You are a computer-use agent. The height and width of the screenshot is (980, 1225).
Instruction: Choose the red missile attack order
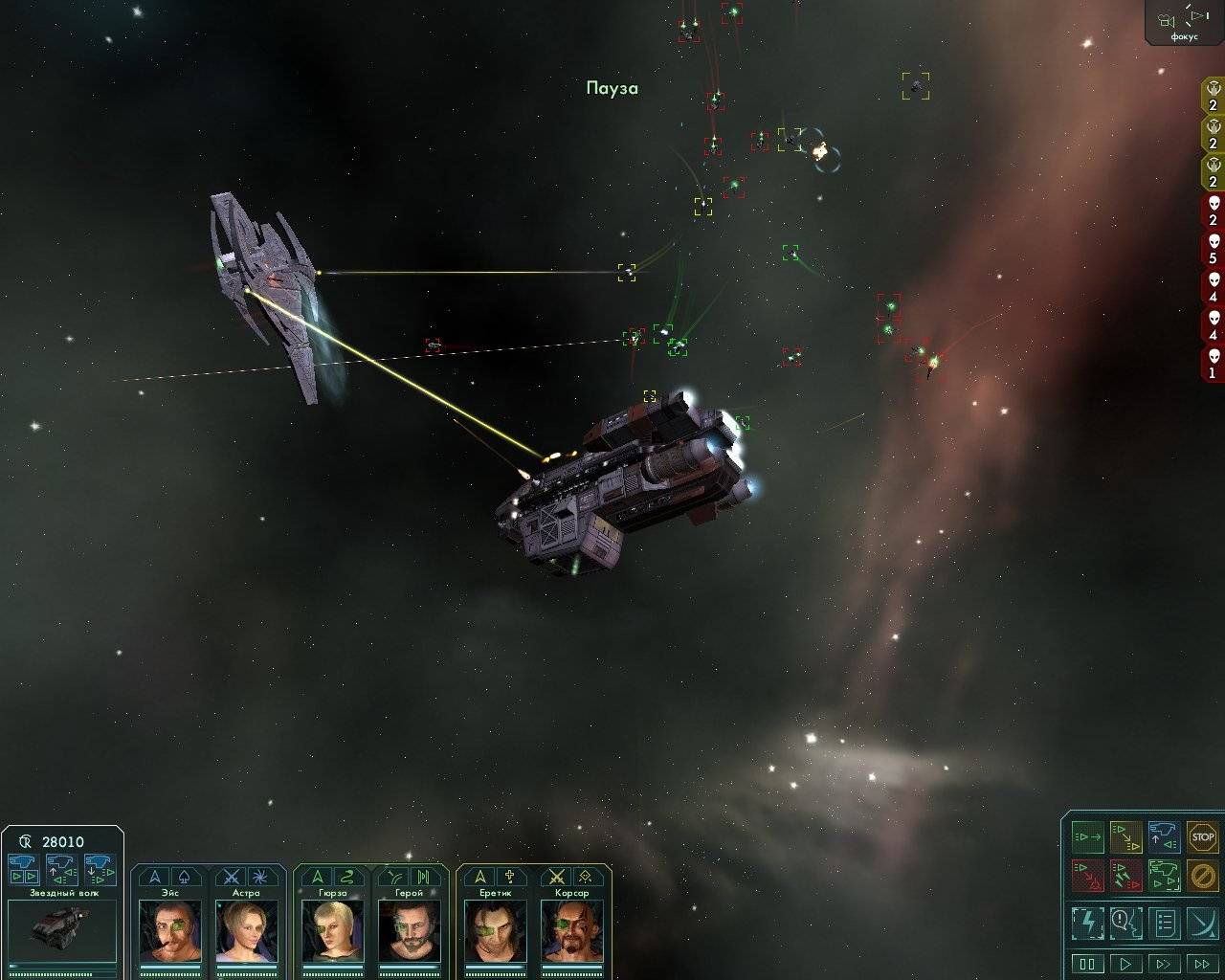[x=1125, y=875]
